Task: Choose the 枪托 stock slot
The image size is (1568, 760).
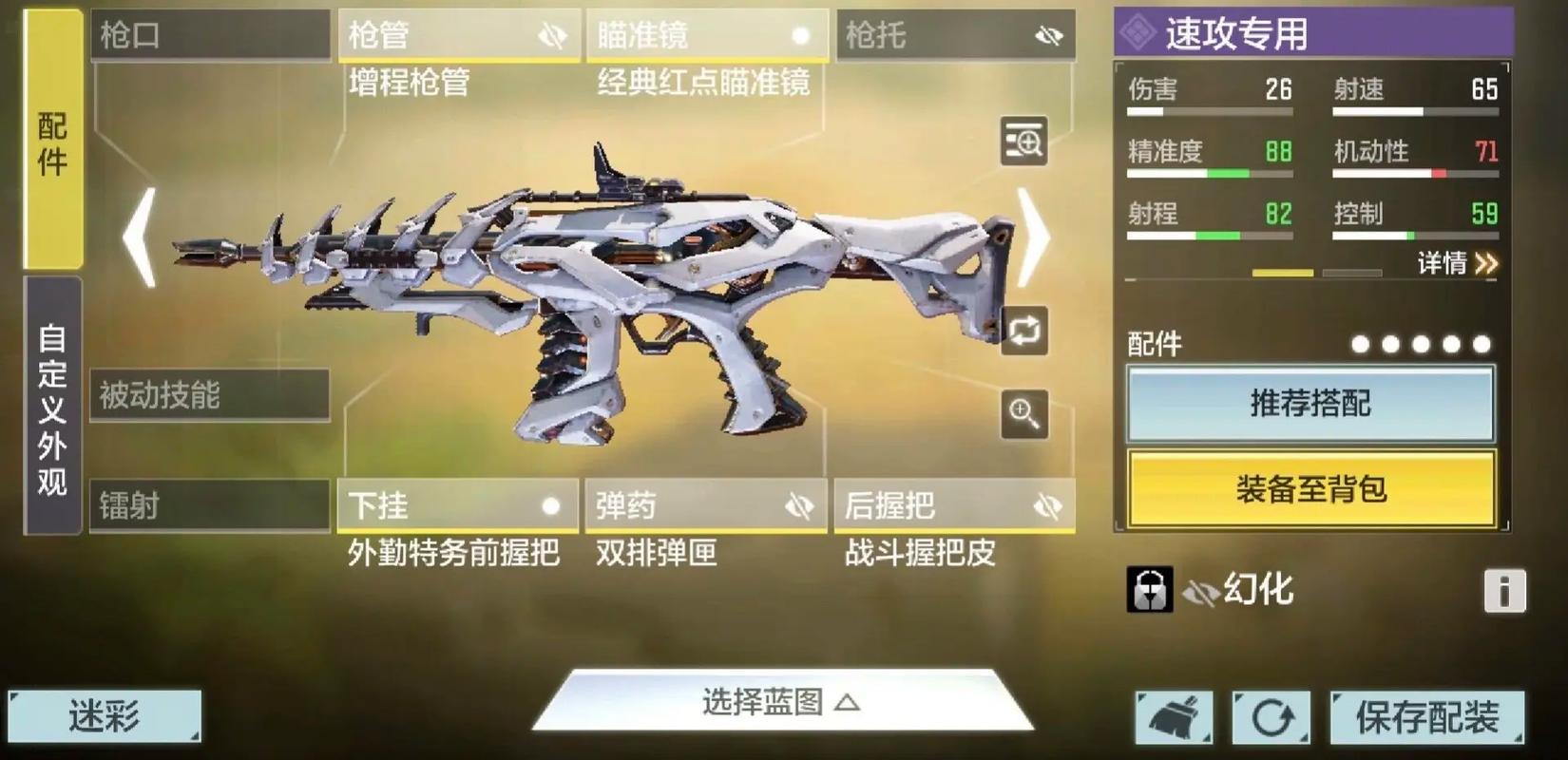Action: [x=954, y=36]
